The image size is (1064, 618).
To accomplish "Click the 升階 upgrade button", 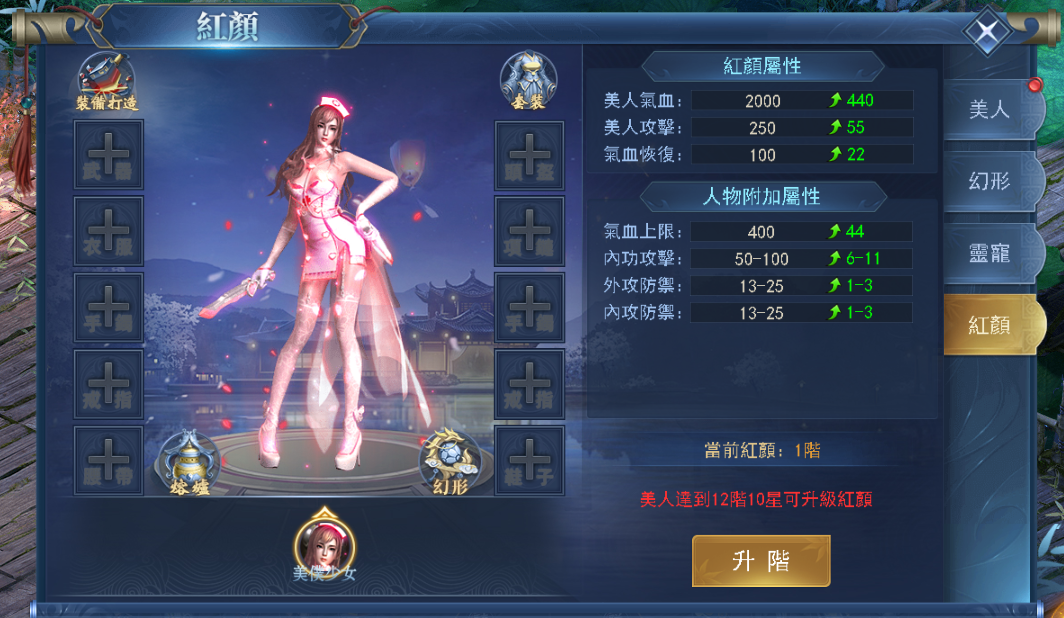I will tap(760, 561).
